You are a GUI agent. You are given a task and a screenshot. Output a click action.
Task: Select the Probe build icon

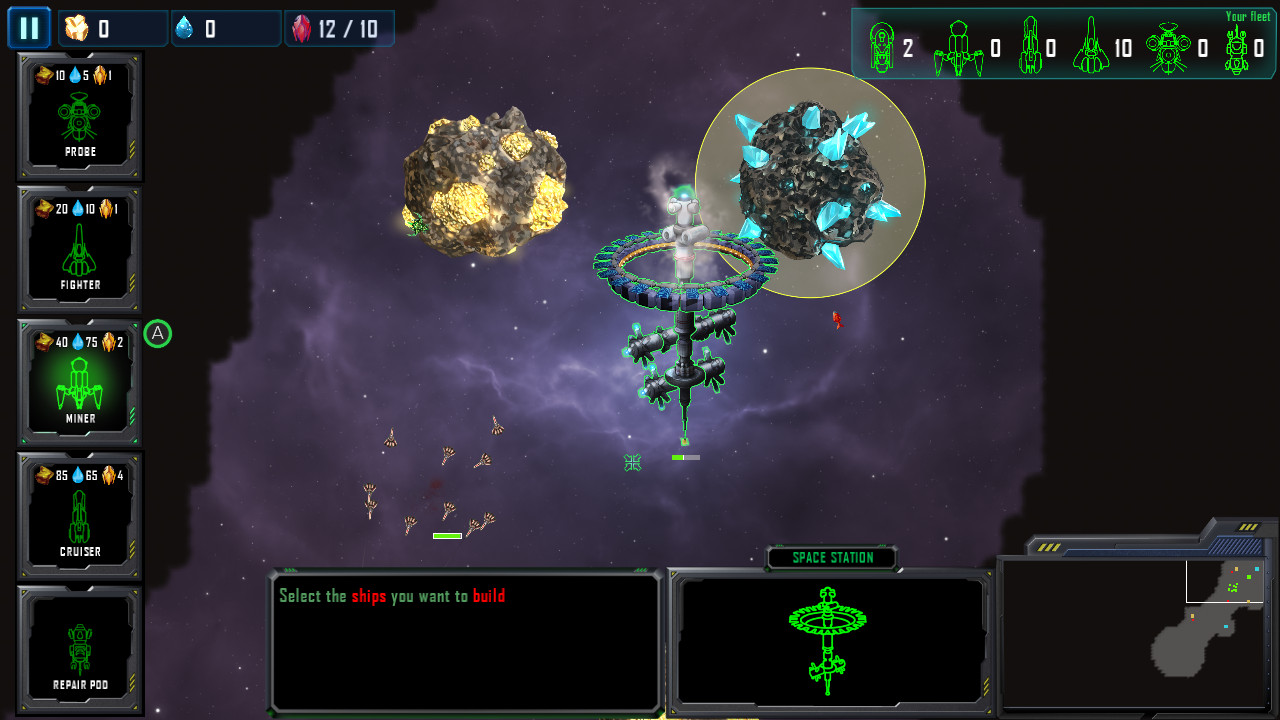click(80, 115)
